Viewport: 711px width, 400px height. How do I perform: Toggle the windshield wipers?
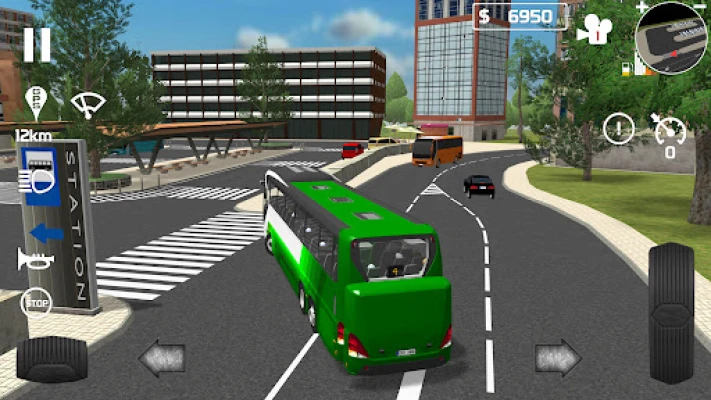point(86,104)
